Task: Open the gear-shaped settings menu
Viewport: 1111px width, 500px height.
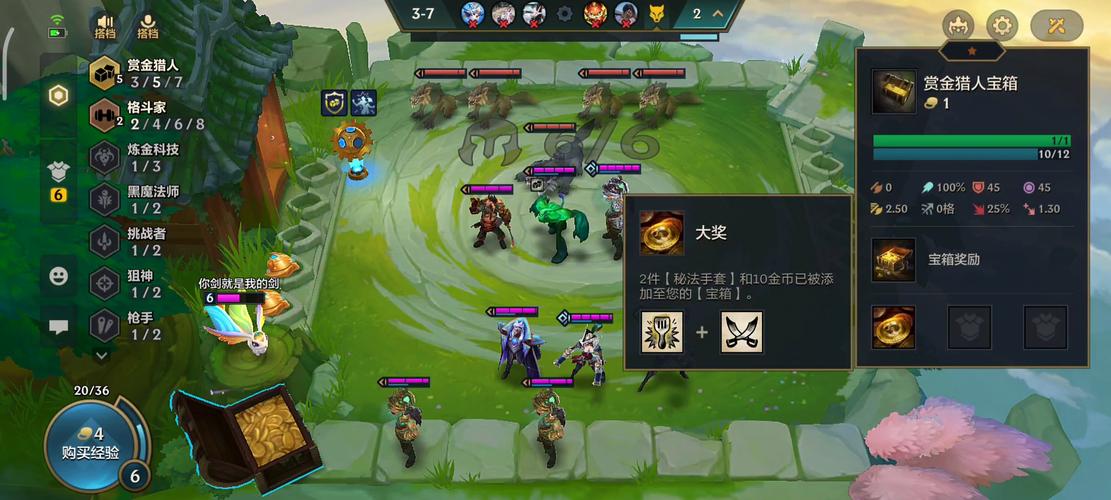Action: click(x=1002, y=26)
